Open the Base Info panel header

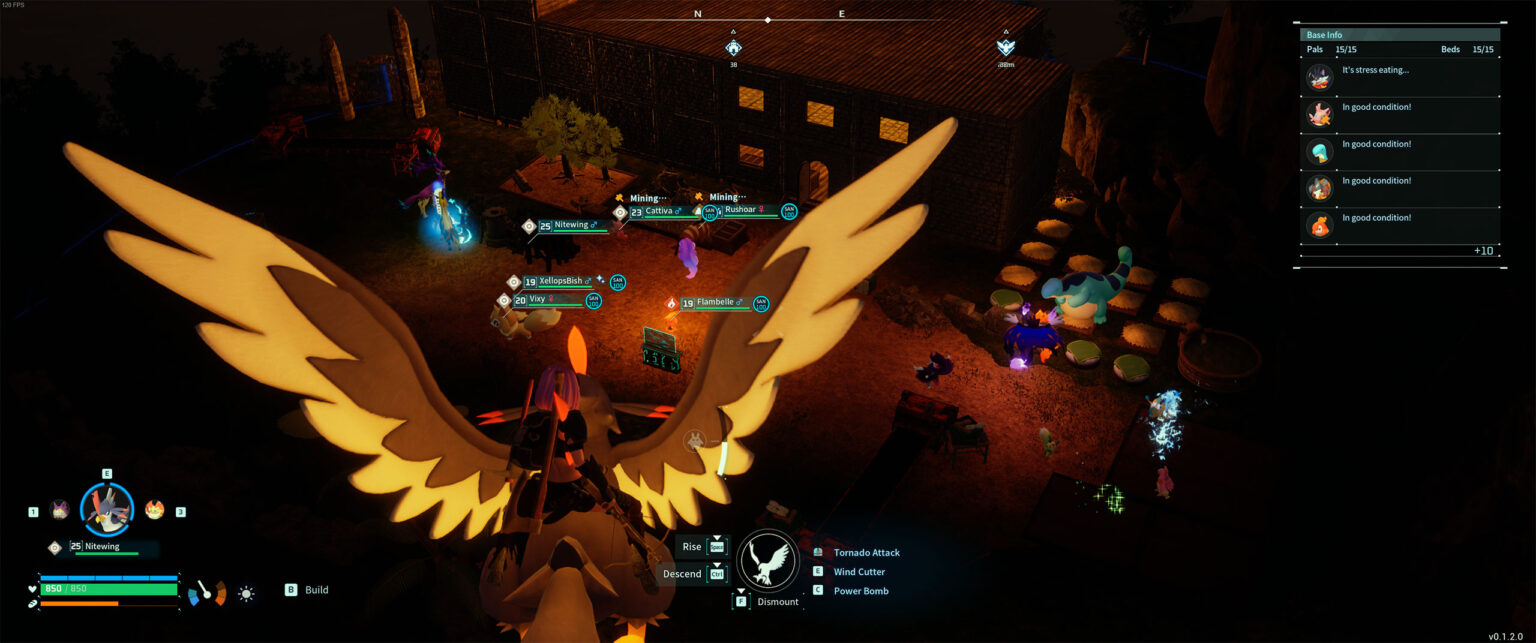(1399, 35)
